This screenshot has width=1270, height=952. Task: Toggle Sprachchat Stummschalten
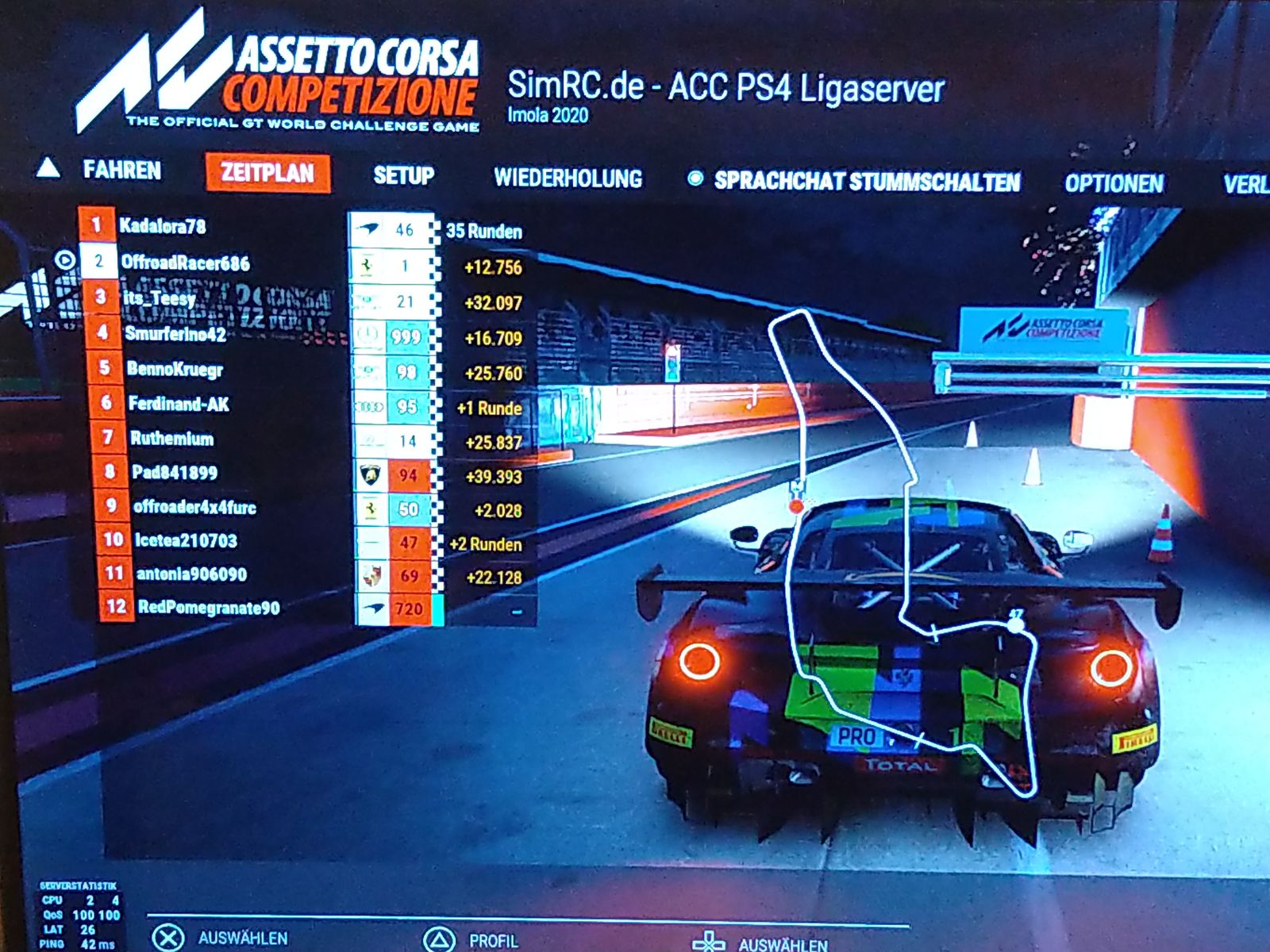[x=866, y=182]
